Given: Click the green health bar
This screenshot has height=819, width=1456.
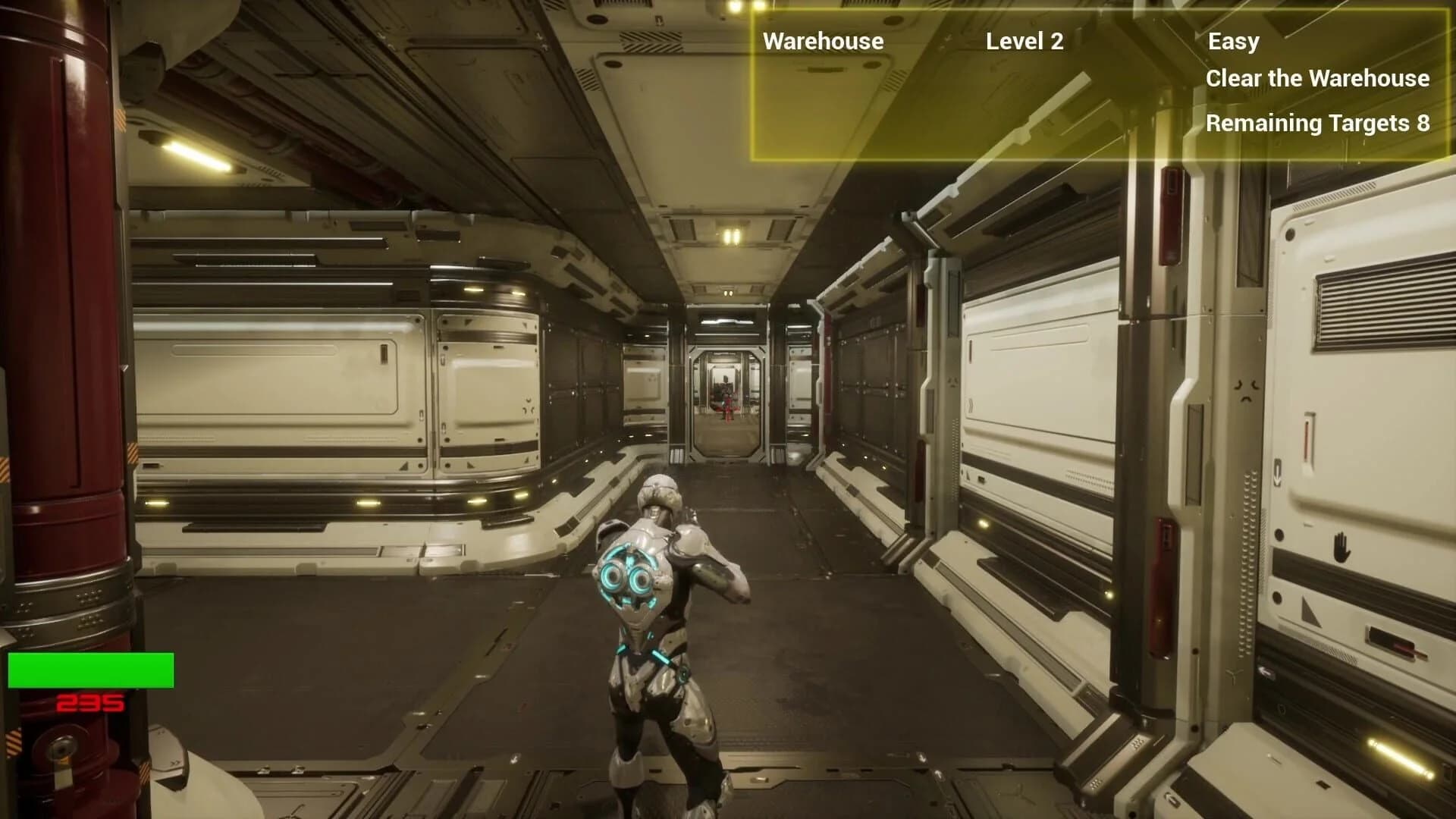Looking at the screenshot, I should [x=91, y=667].
